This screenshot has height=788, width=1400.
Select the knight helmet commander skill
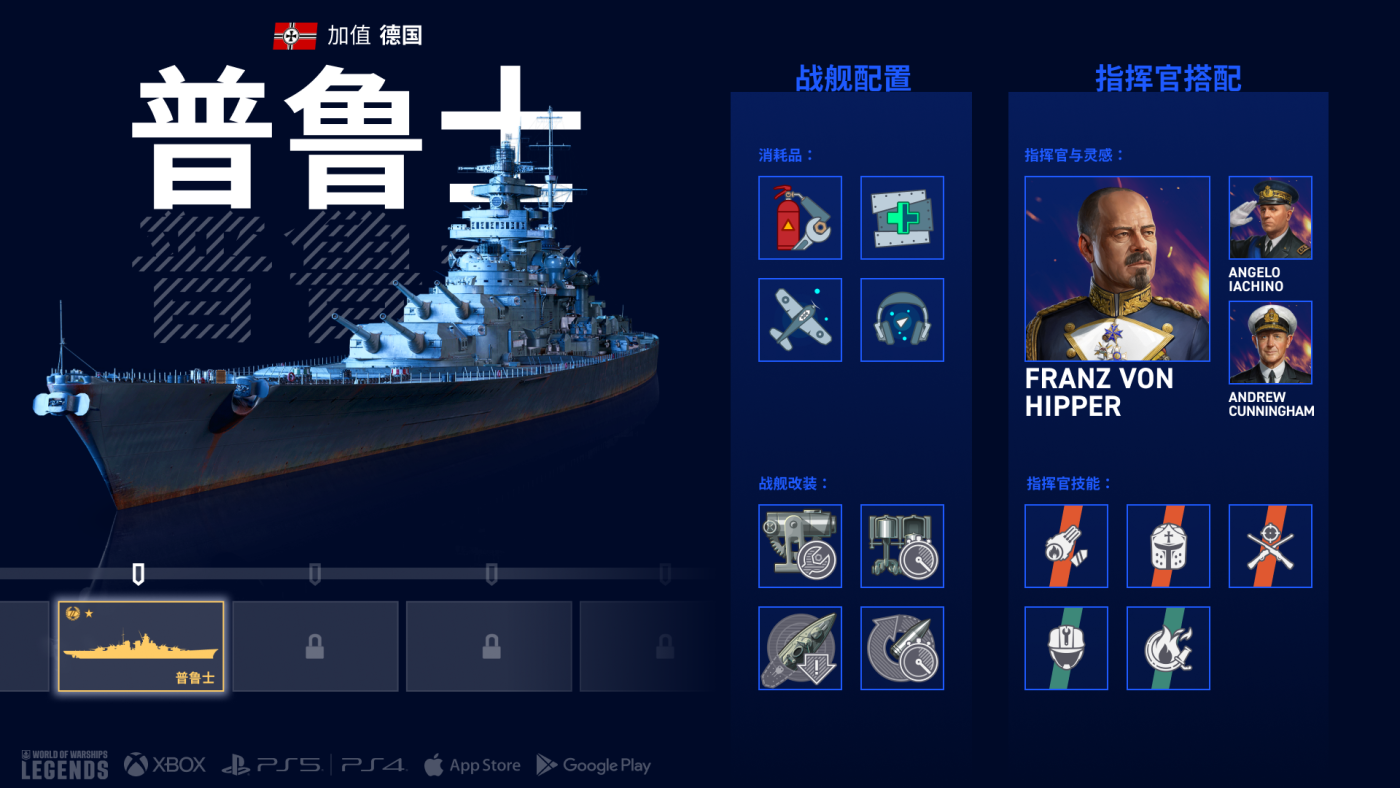[1168, 546]
